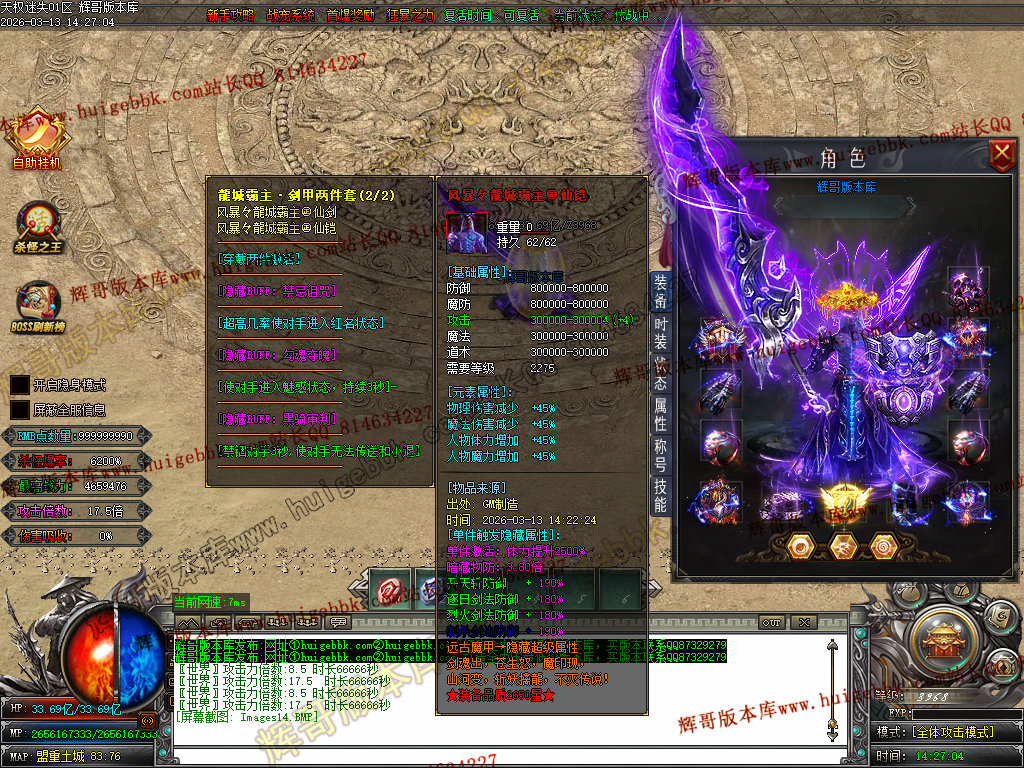Open the BOSS刷新榜 refresh list
Screen dimensions: 1024x768
[37, 309]
